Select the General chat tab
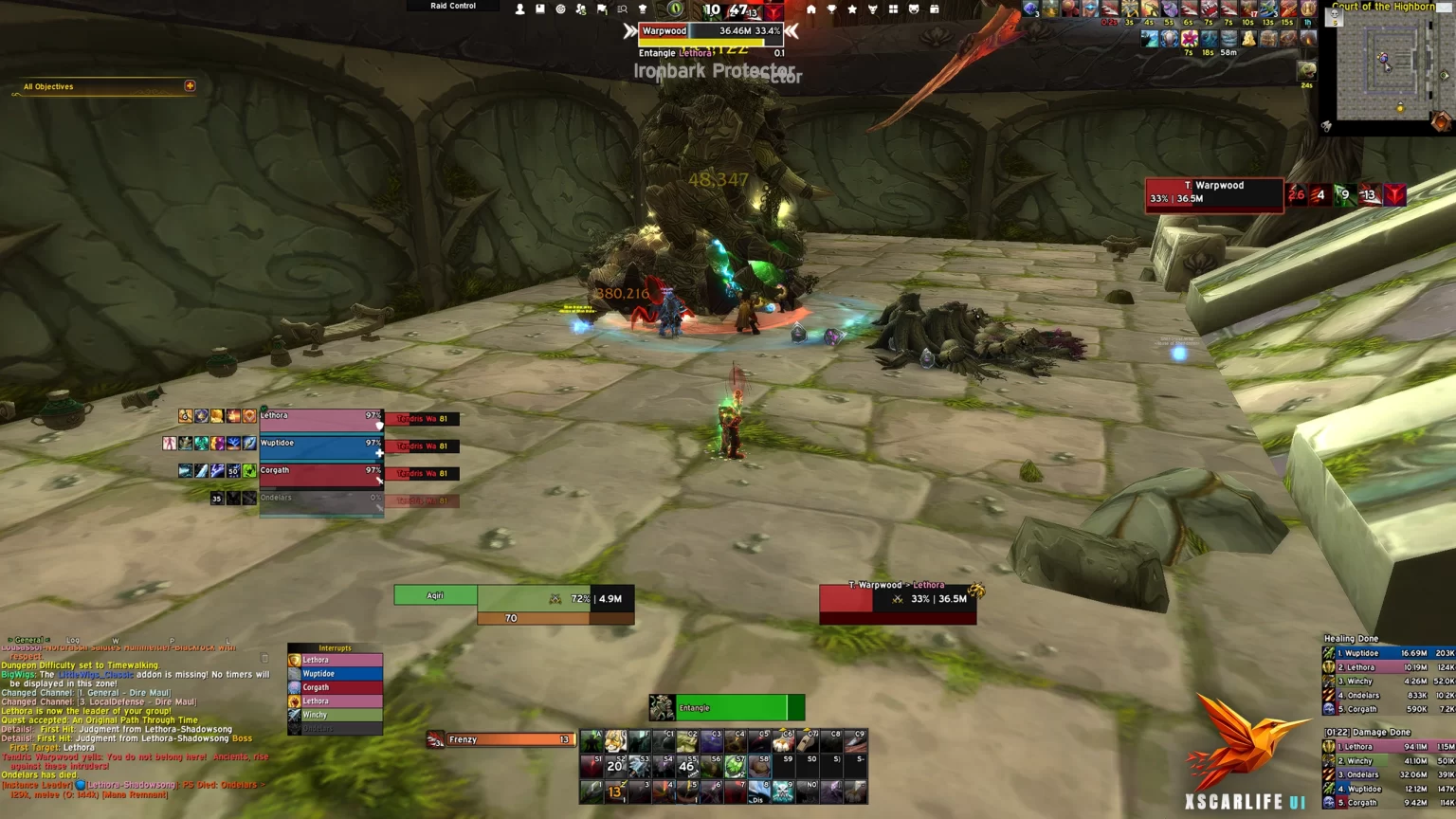This screenshot has width=1456, height=819. pos(28,640)
